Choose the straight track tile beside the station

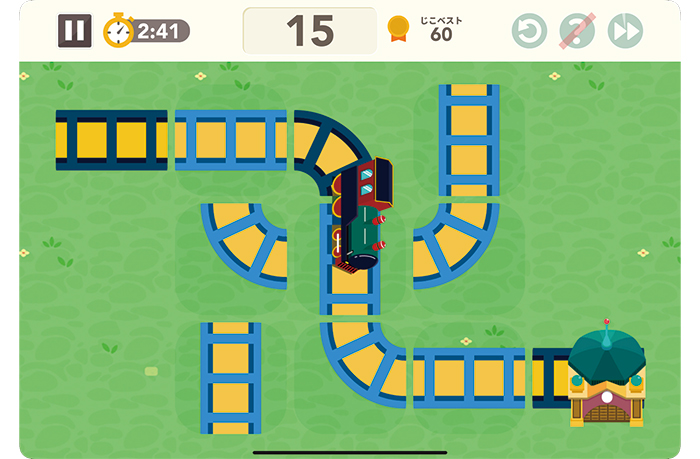click(x=469, y=377)
